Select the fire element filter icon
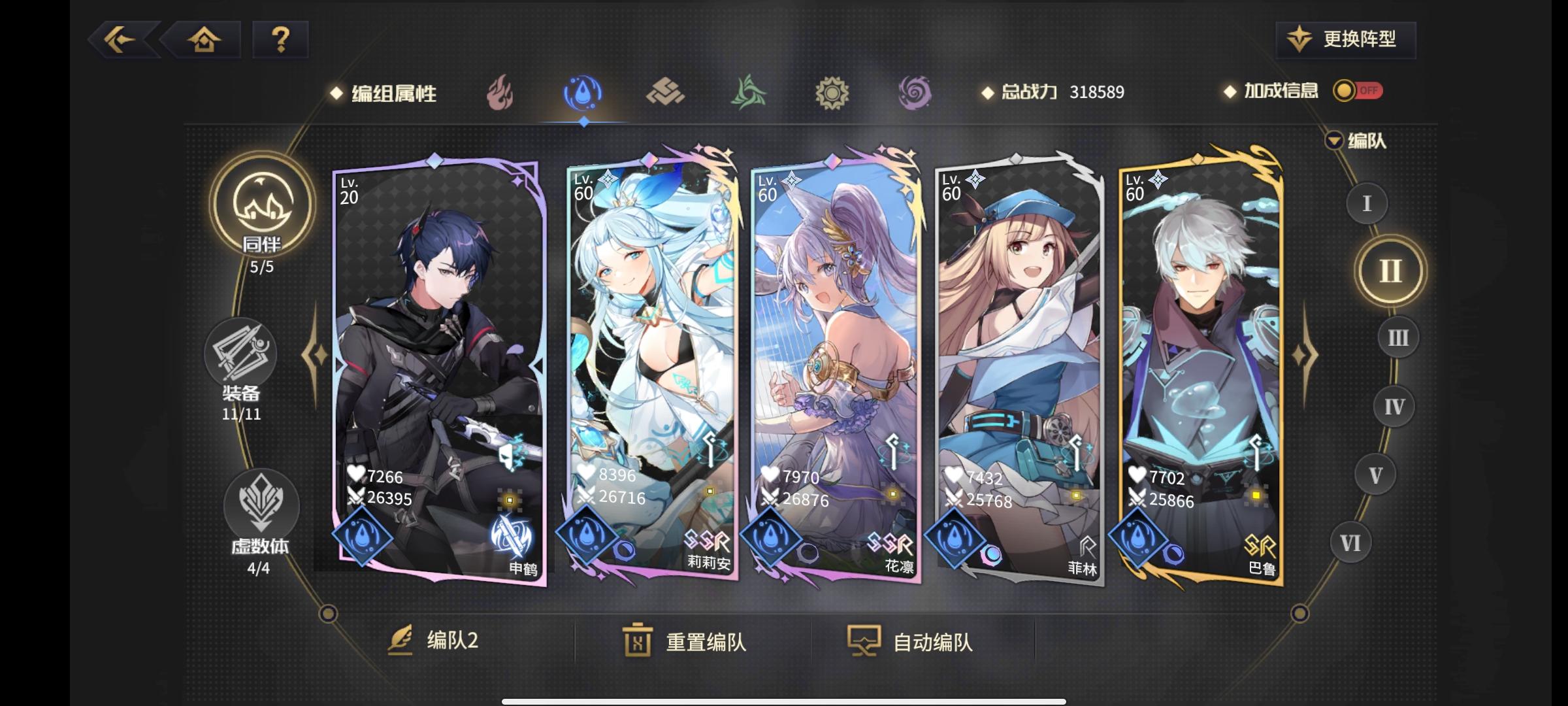The image size is (1568, 706). click(500, 93)
